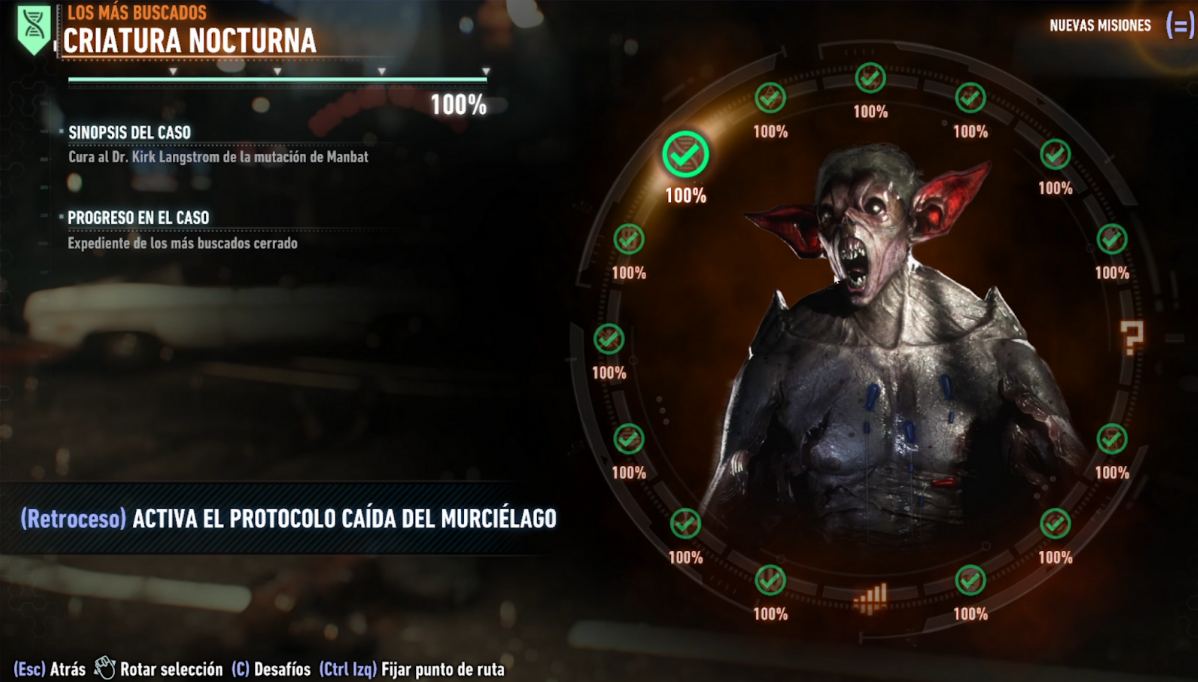This screenshot has height=682, width=1198.
Task: Select the orange signal bars mission node
Action: 870,598
